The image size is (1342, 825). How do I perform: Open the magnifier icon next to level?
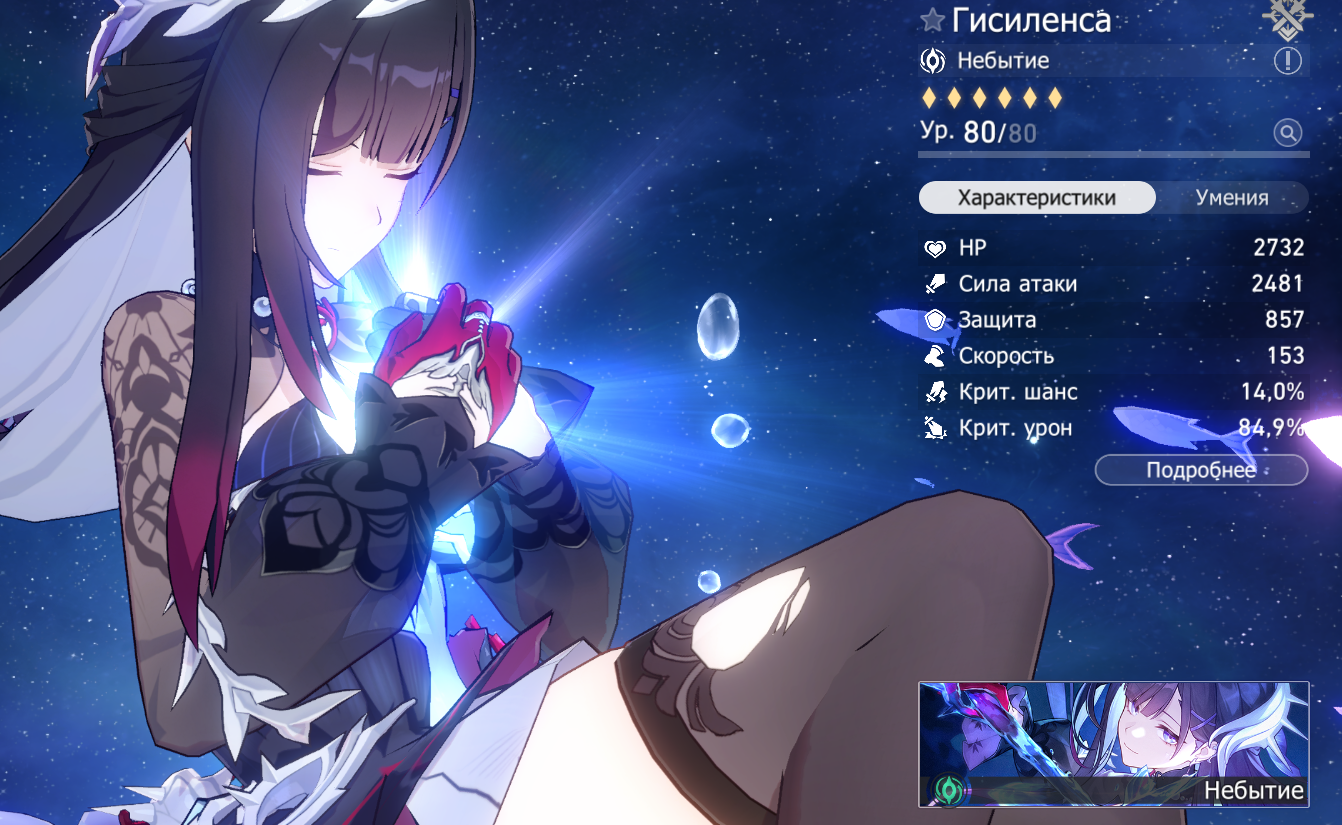[x=1288, y=132]
